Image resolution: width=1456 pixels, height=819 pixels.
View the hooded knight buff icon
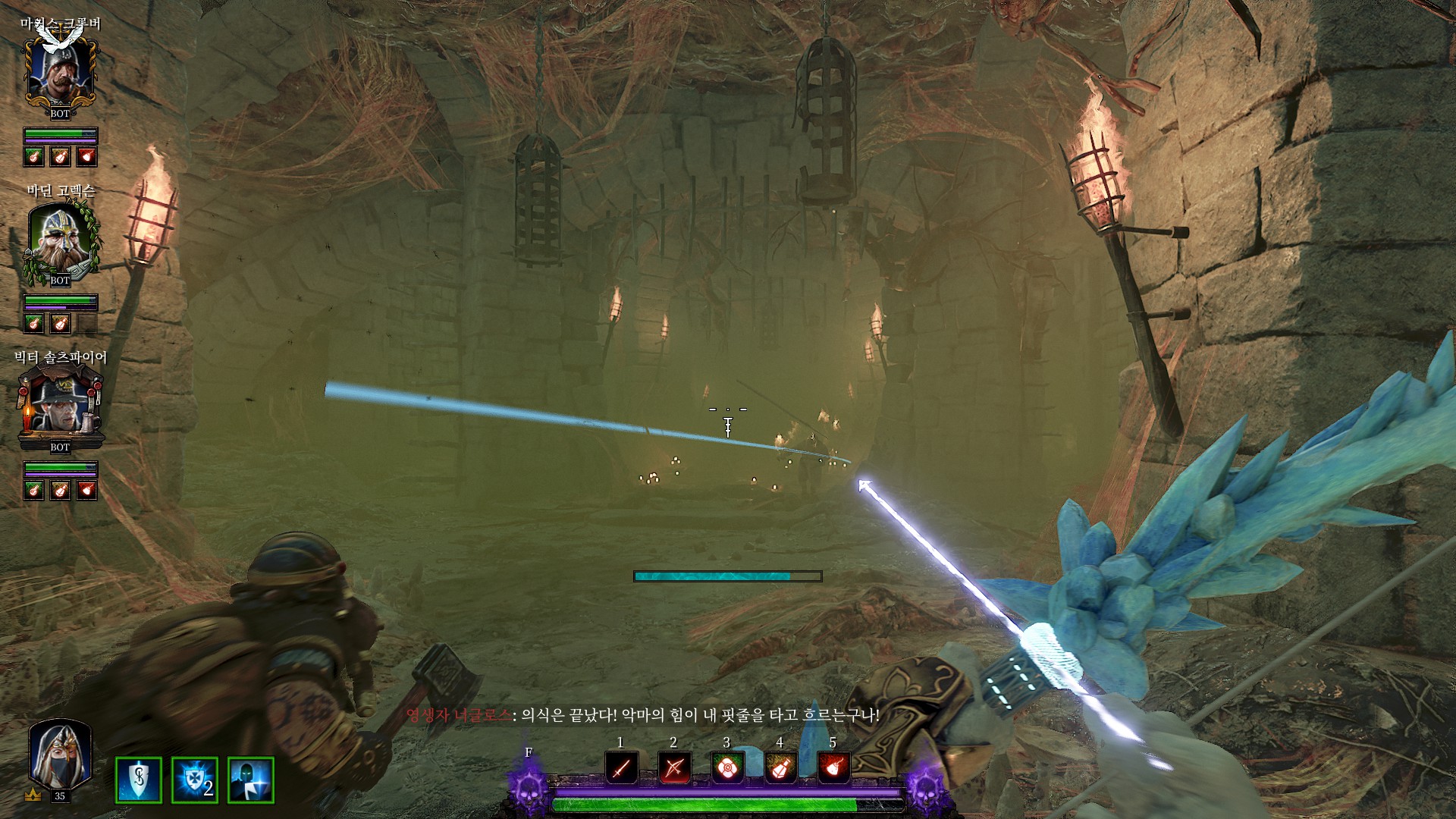pyautogui.click(x=251, y=780)
